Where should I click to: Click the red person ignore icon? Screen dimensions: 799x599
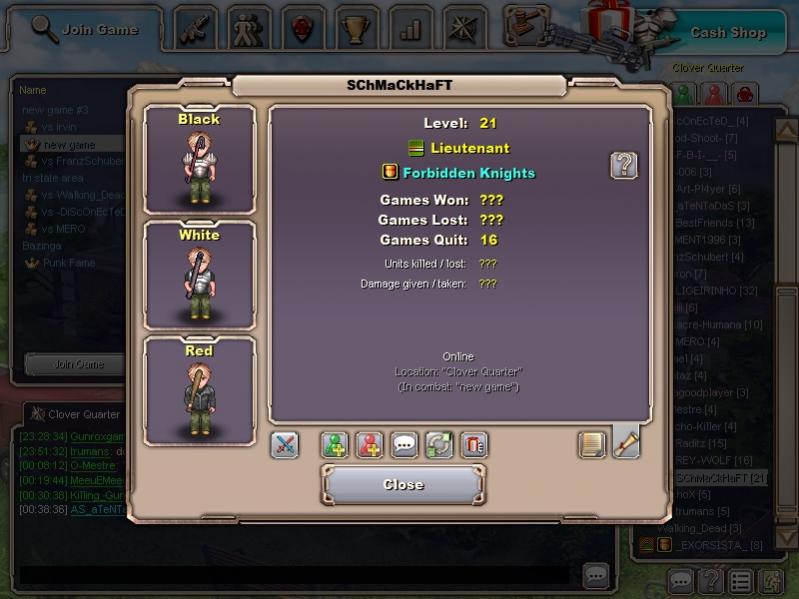point(369,445)
